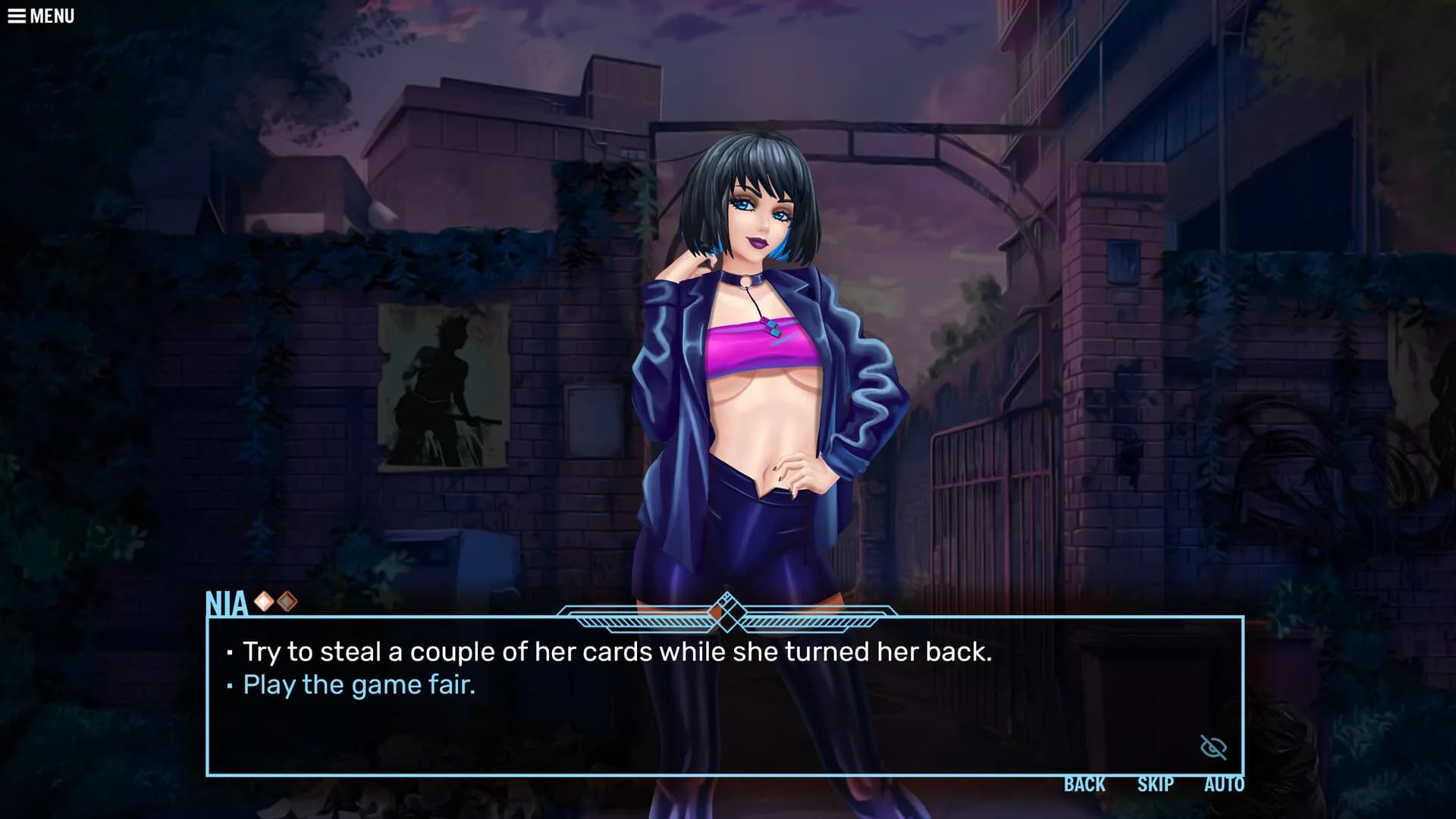Viewport: 1456px width, 819px height.
Task: Click the bullet point before 'Play the game fair'
Action: coord(230,685)
